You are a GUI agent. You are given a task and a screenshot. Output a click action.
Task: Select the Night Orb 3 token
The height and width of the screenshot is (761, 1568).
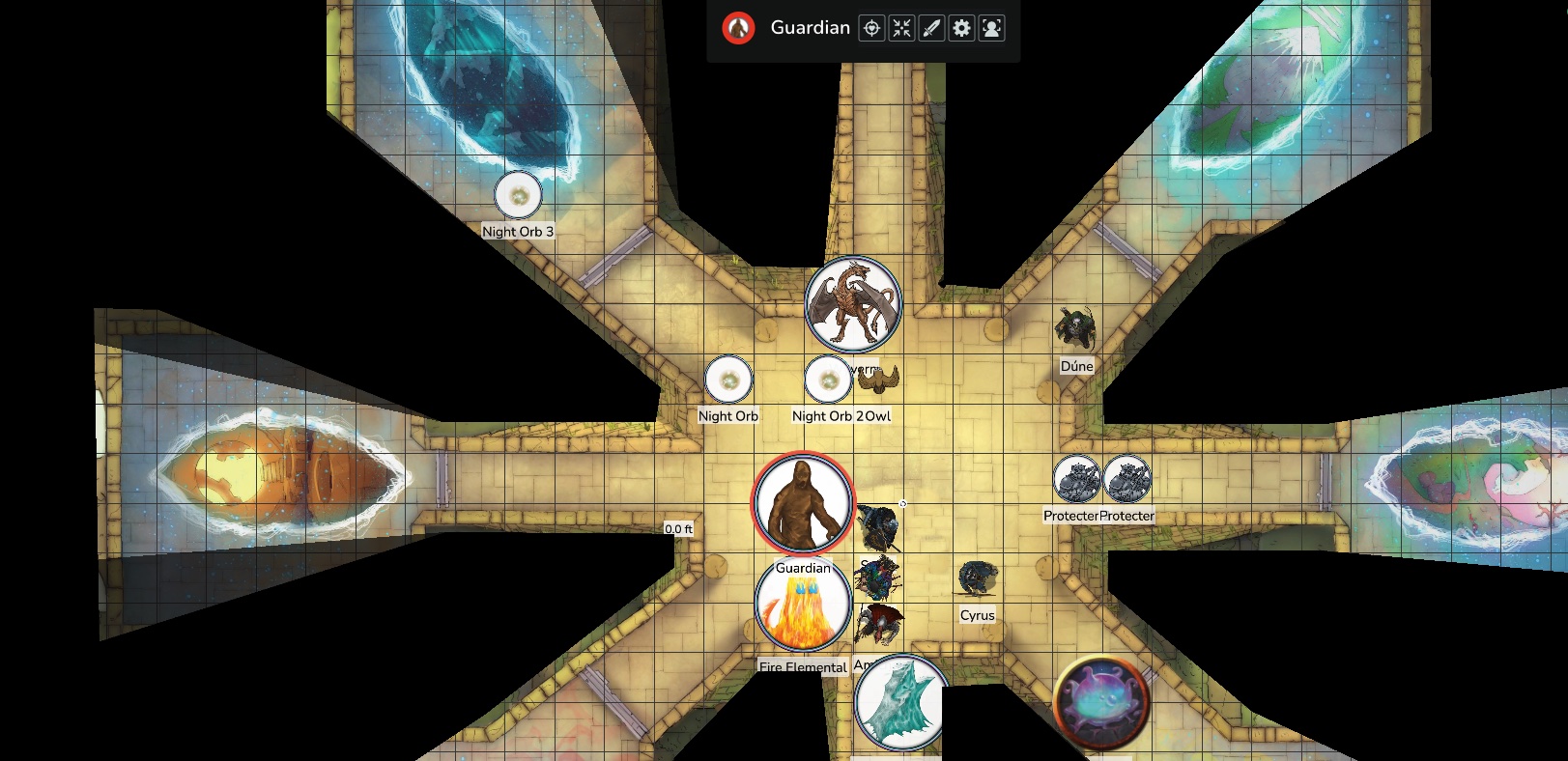pos(518,195)
